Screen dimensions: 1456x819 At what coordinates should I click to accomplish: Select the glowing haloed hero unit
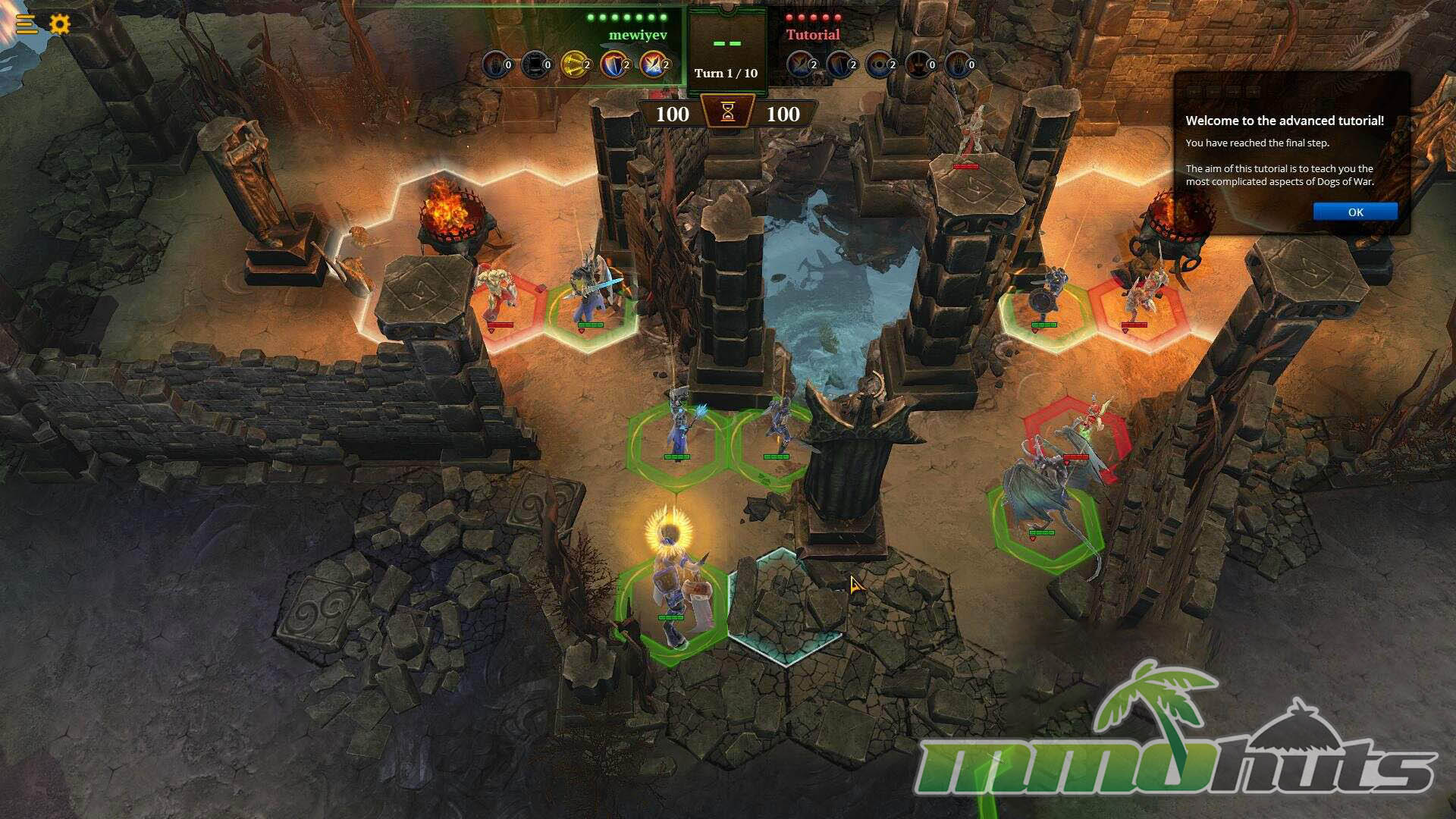[672, 584]
